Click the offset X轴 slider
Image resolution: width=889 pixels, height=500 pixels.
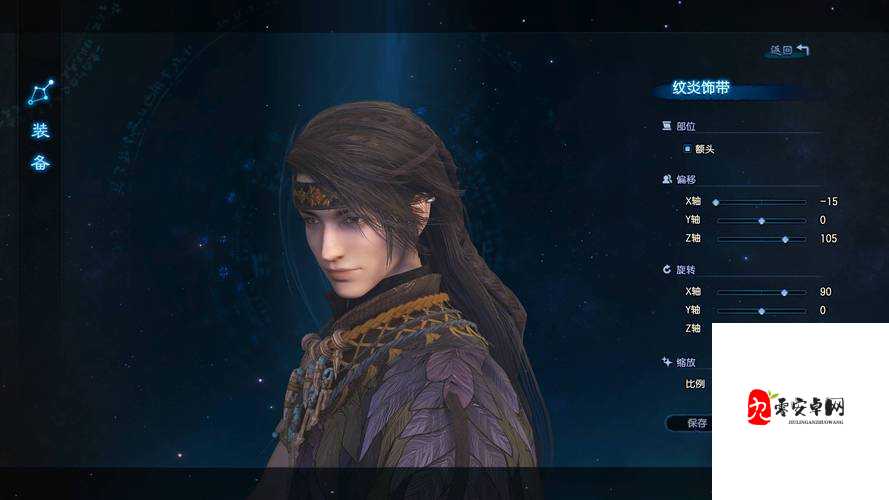point(760,202)
